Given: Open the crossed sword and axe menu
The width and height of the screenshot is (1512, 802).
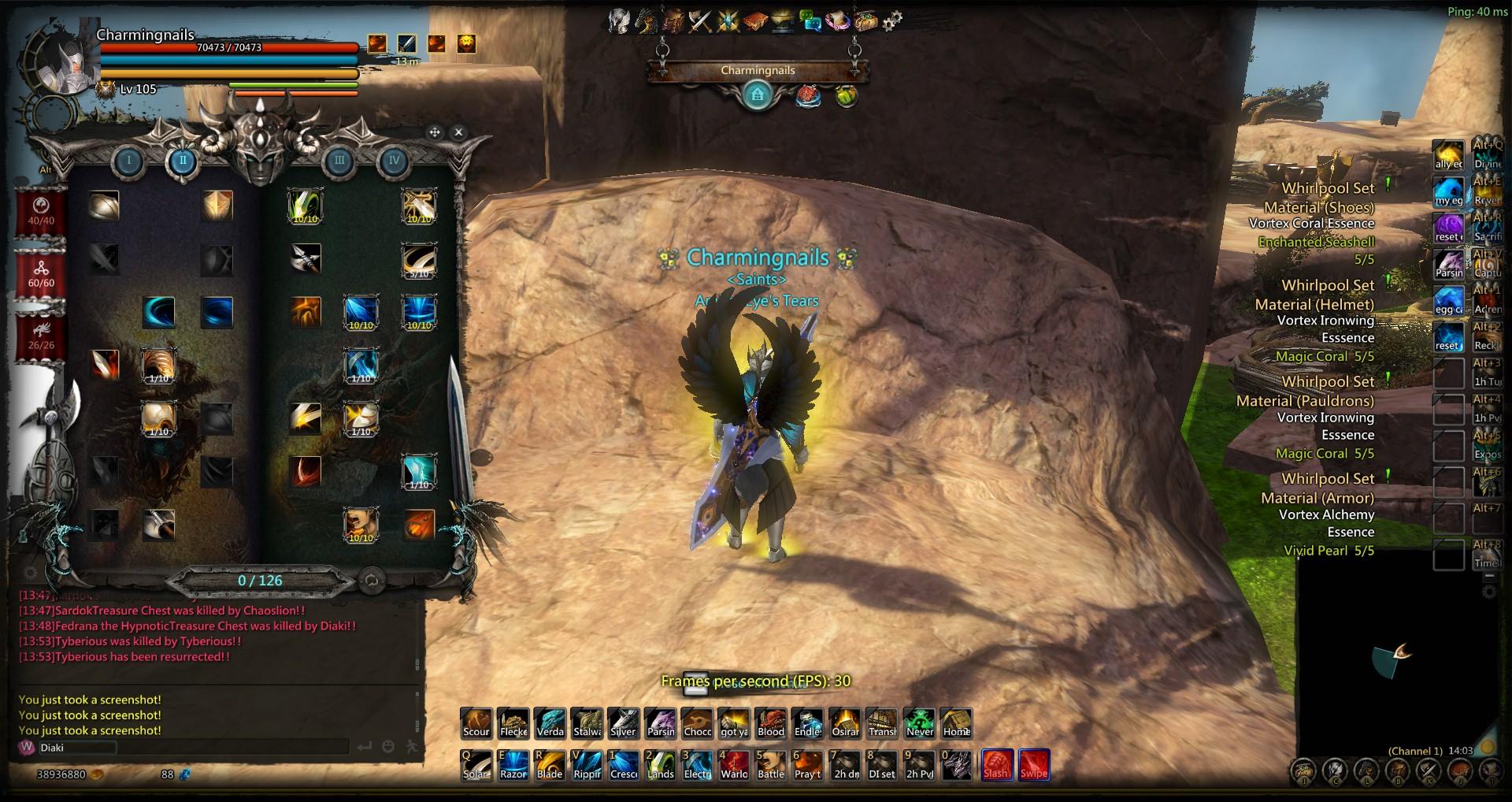Looking at the screenshot, I should [699, 21].
